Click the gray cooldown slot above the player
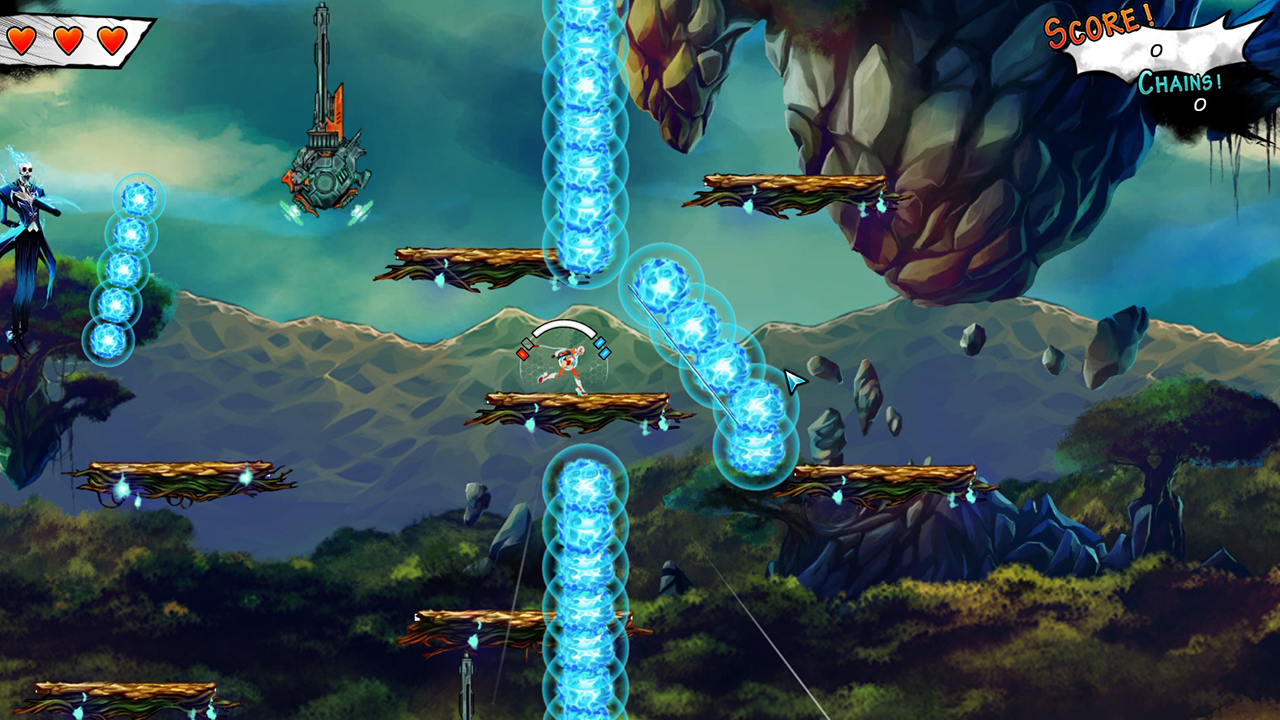 pos(527,343)
